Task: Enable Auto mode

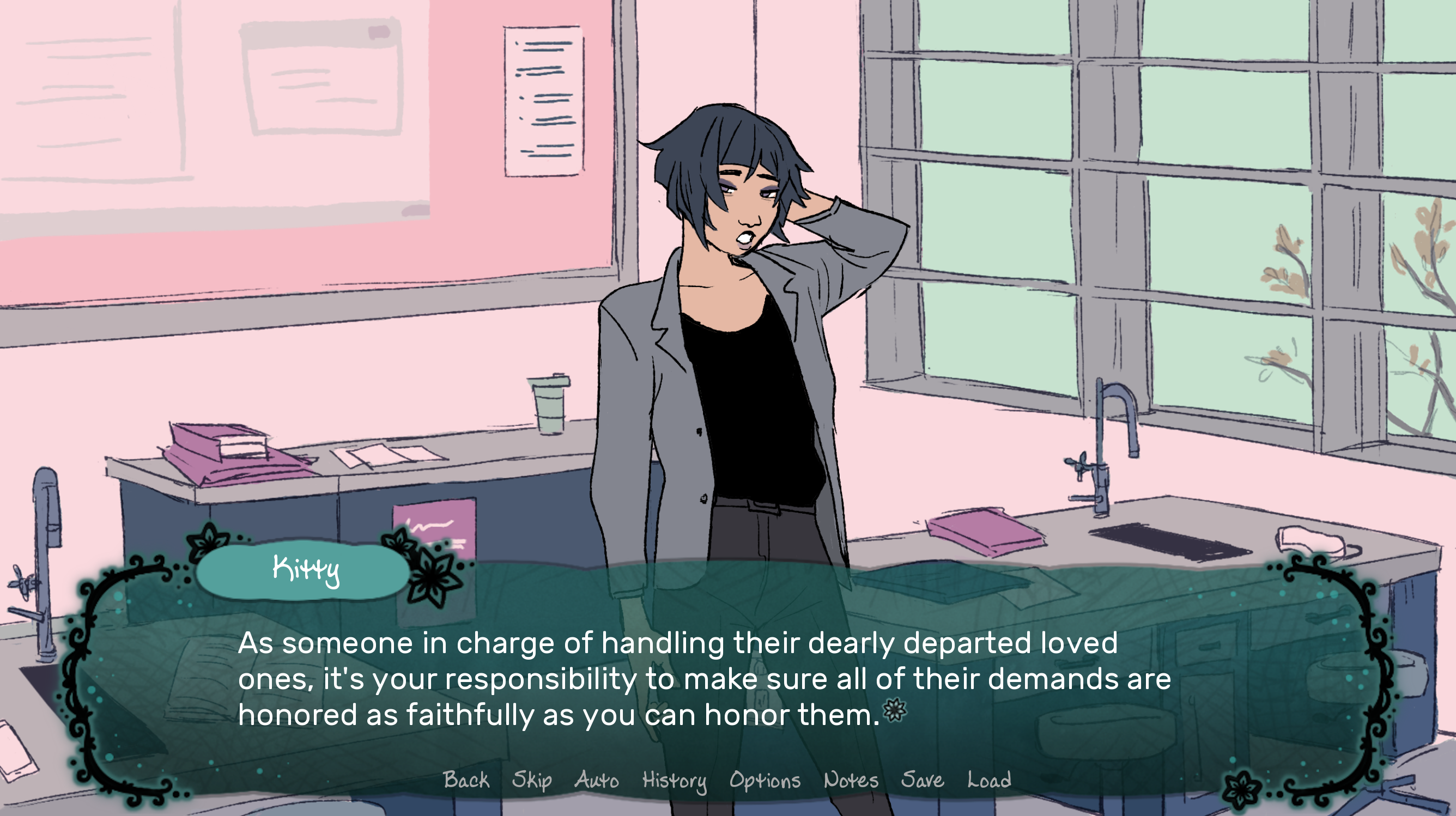Action: pyautogui.click(x=596, y=781)
